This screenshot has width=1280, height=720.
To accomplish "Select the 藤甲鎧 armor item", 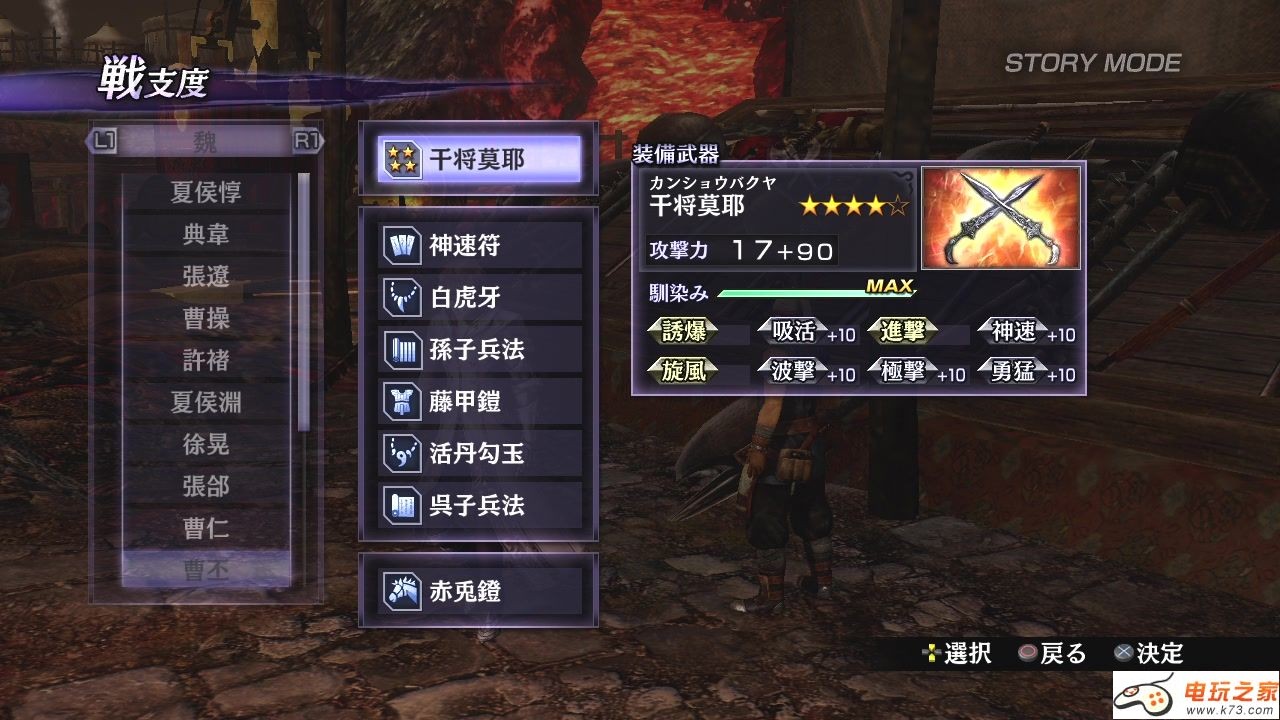I will coord(481,402).
